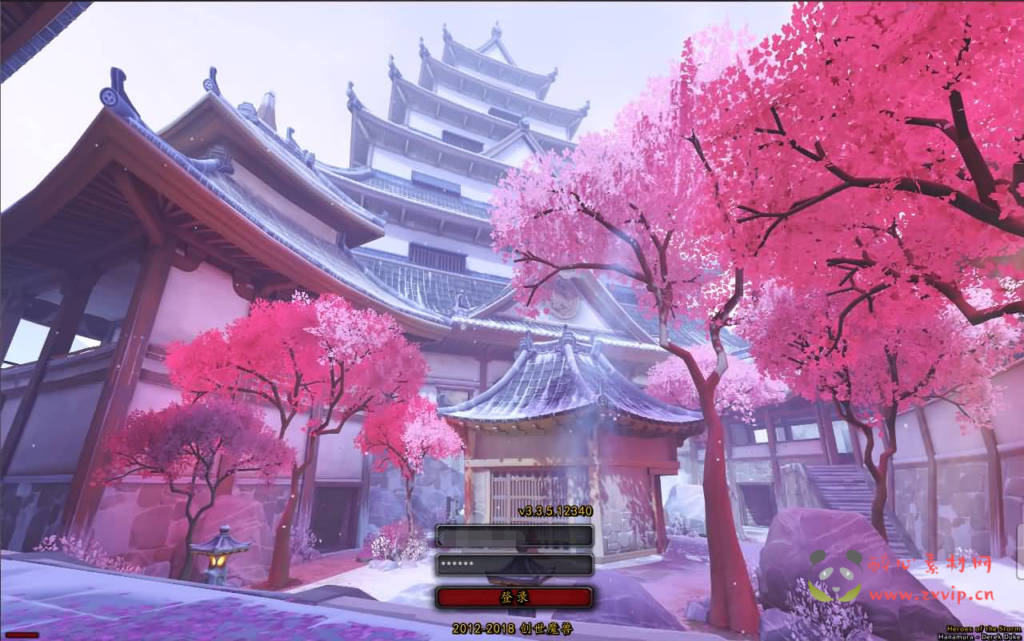1024x641 pixels.
Task: Click the red 登录 login button
Action: 514,597
